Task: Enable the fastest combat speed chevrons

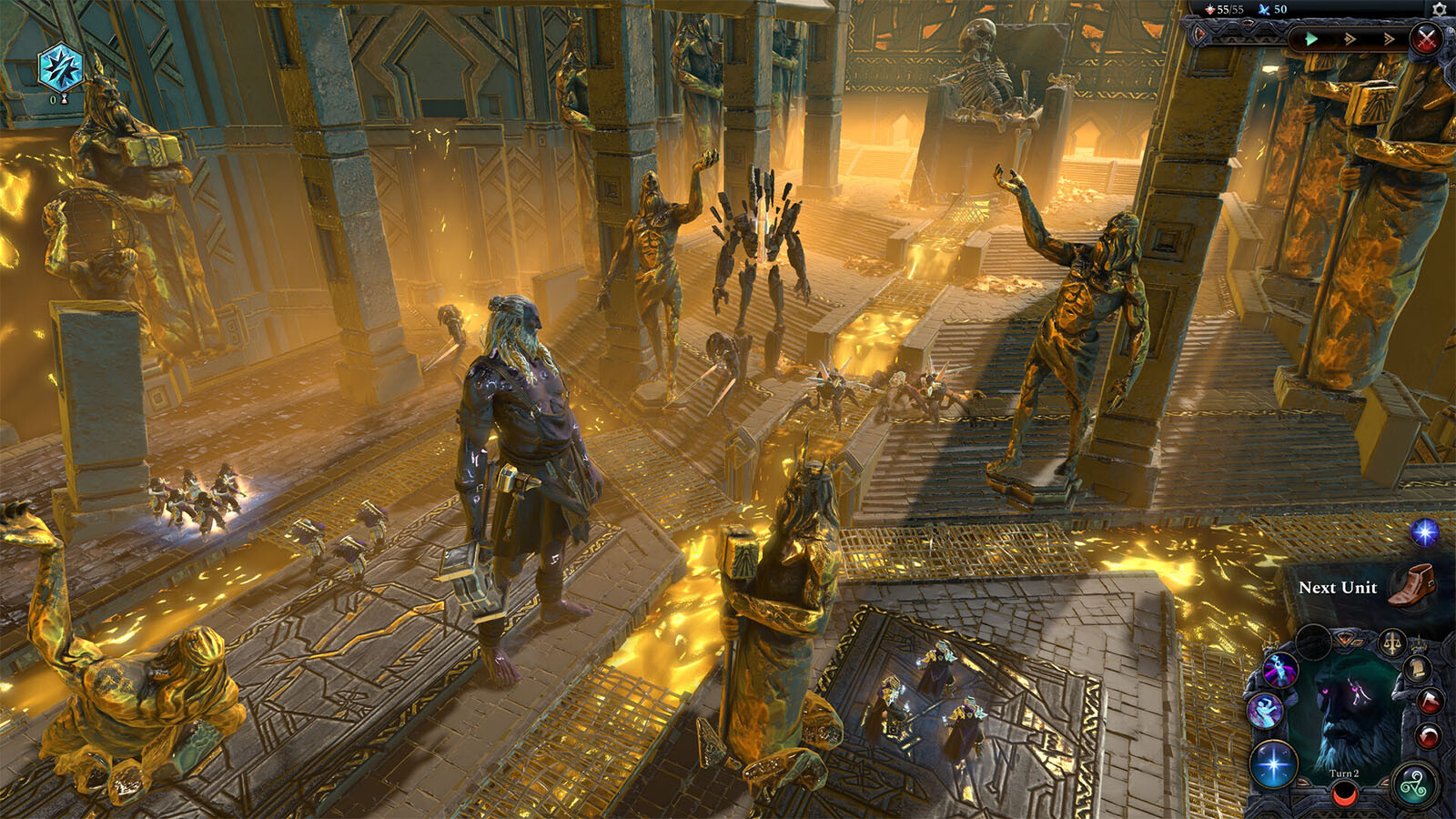Action: pos(1390,38)
